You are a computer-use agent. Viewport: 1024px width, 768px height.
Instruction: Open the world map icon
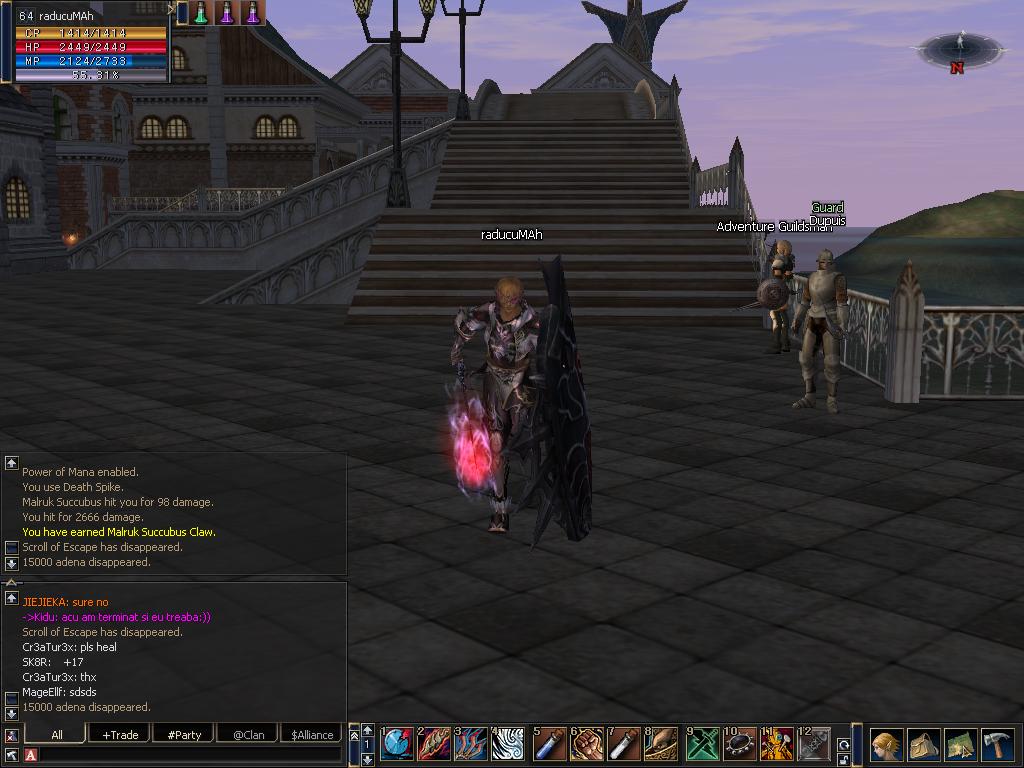[960, 745]
